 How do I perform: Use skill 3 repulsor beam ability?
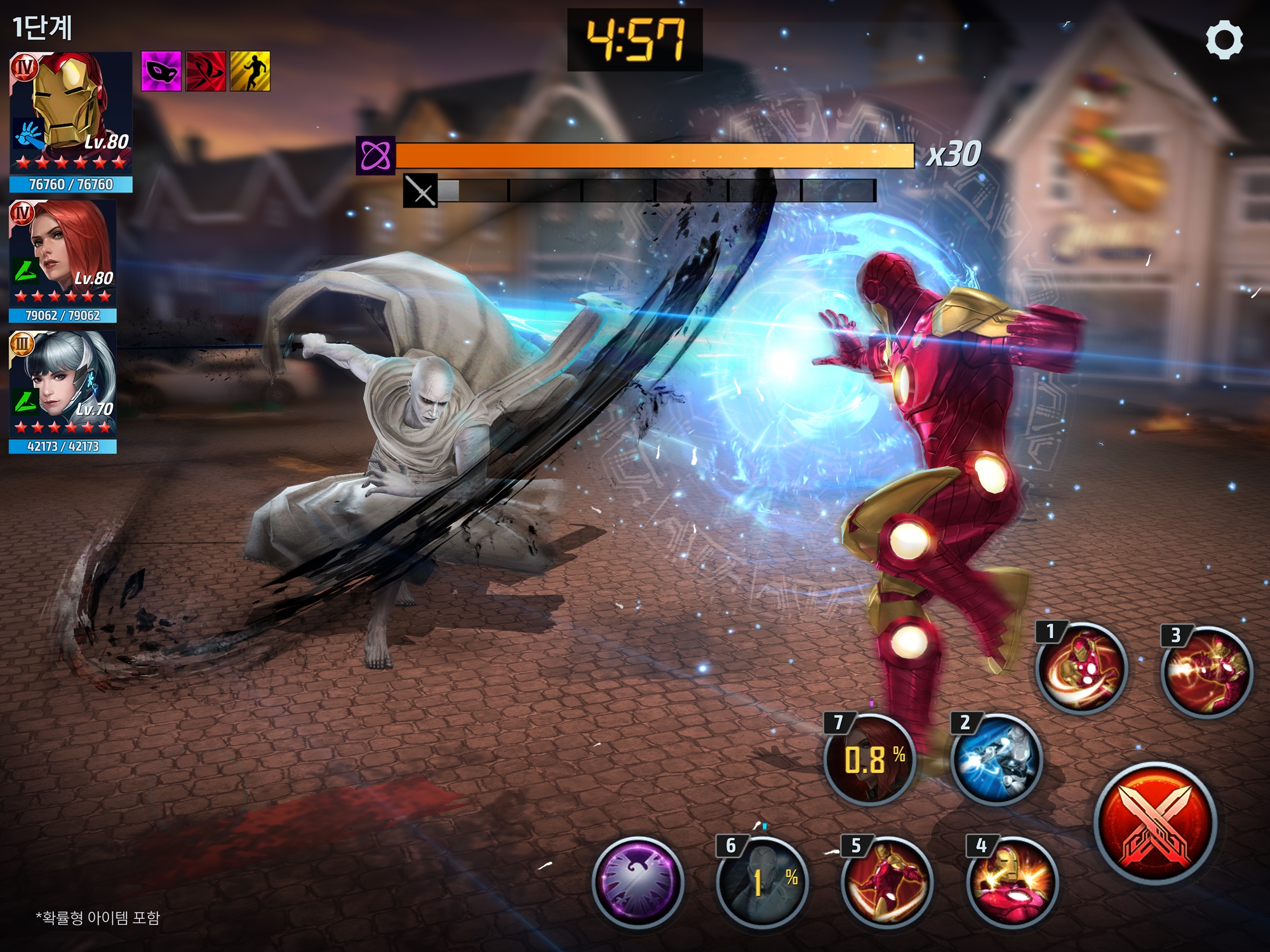coord(1206,671)
